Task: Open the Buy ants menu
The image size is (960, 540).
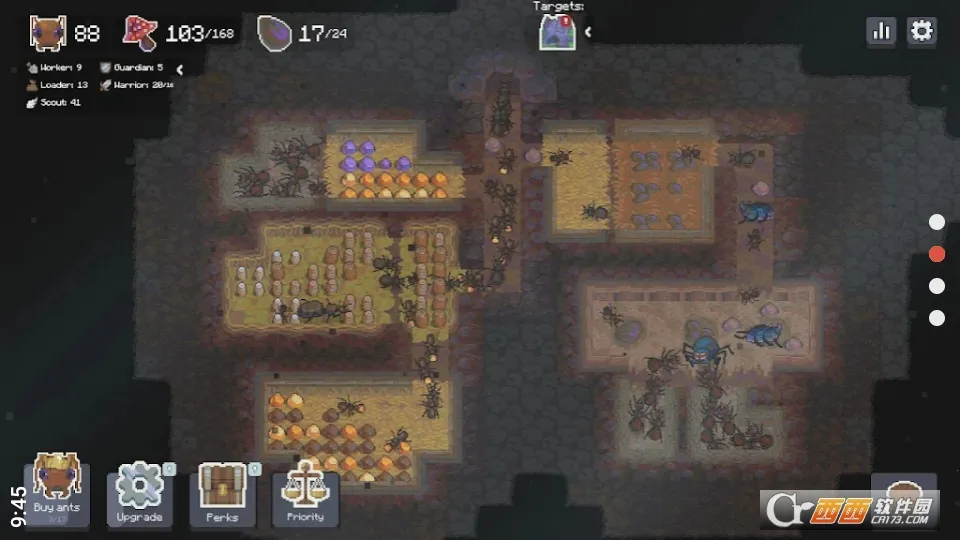Action: [57, 490]
